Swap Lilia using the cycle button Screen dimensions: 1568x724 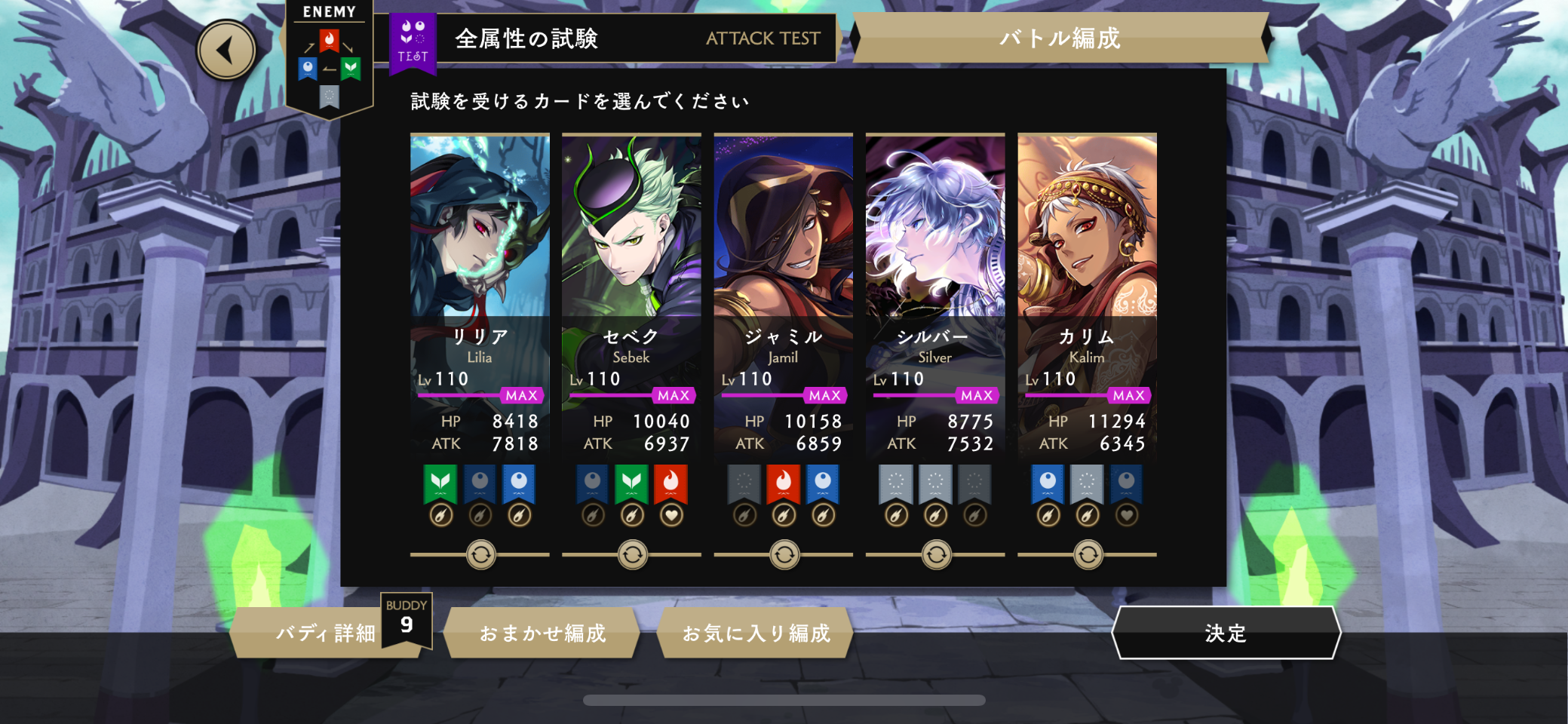480,555
